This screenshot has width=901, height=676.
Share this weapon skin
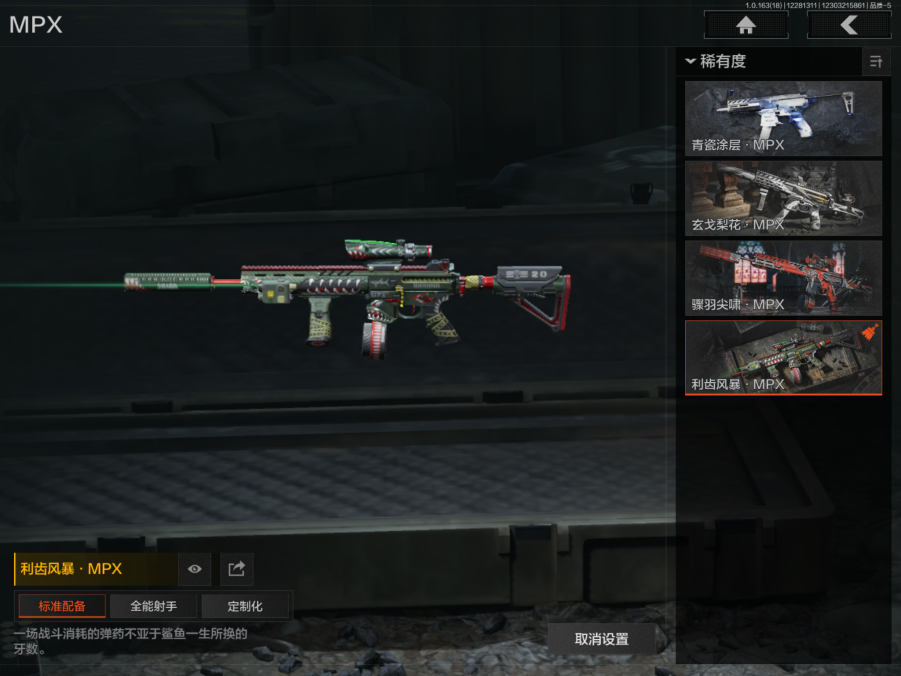[237, 569]
